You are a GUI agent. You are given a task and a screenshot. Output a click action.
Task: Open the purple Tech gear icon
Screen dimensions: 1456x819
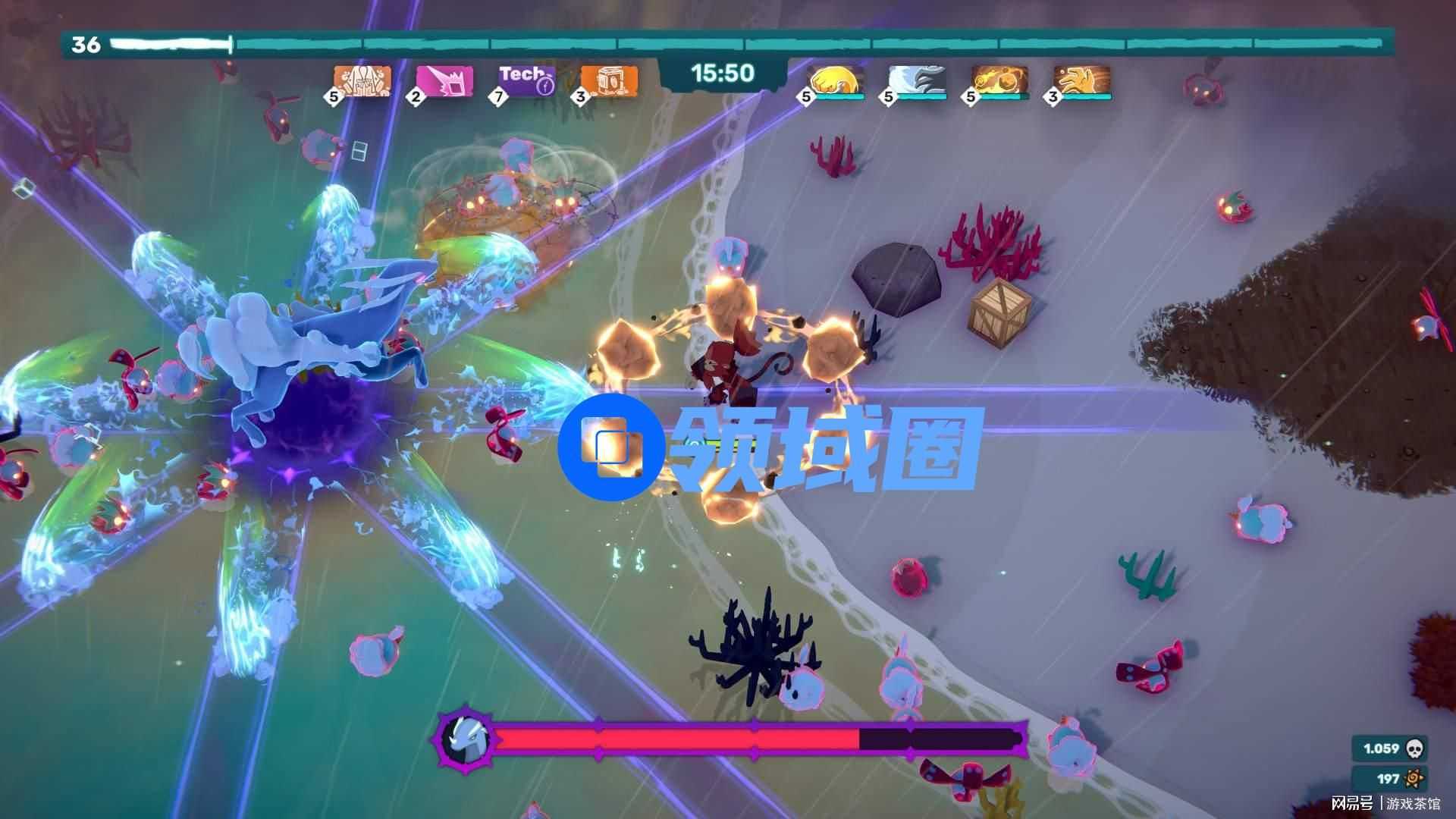(x=527, y=80)
